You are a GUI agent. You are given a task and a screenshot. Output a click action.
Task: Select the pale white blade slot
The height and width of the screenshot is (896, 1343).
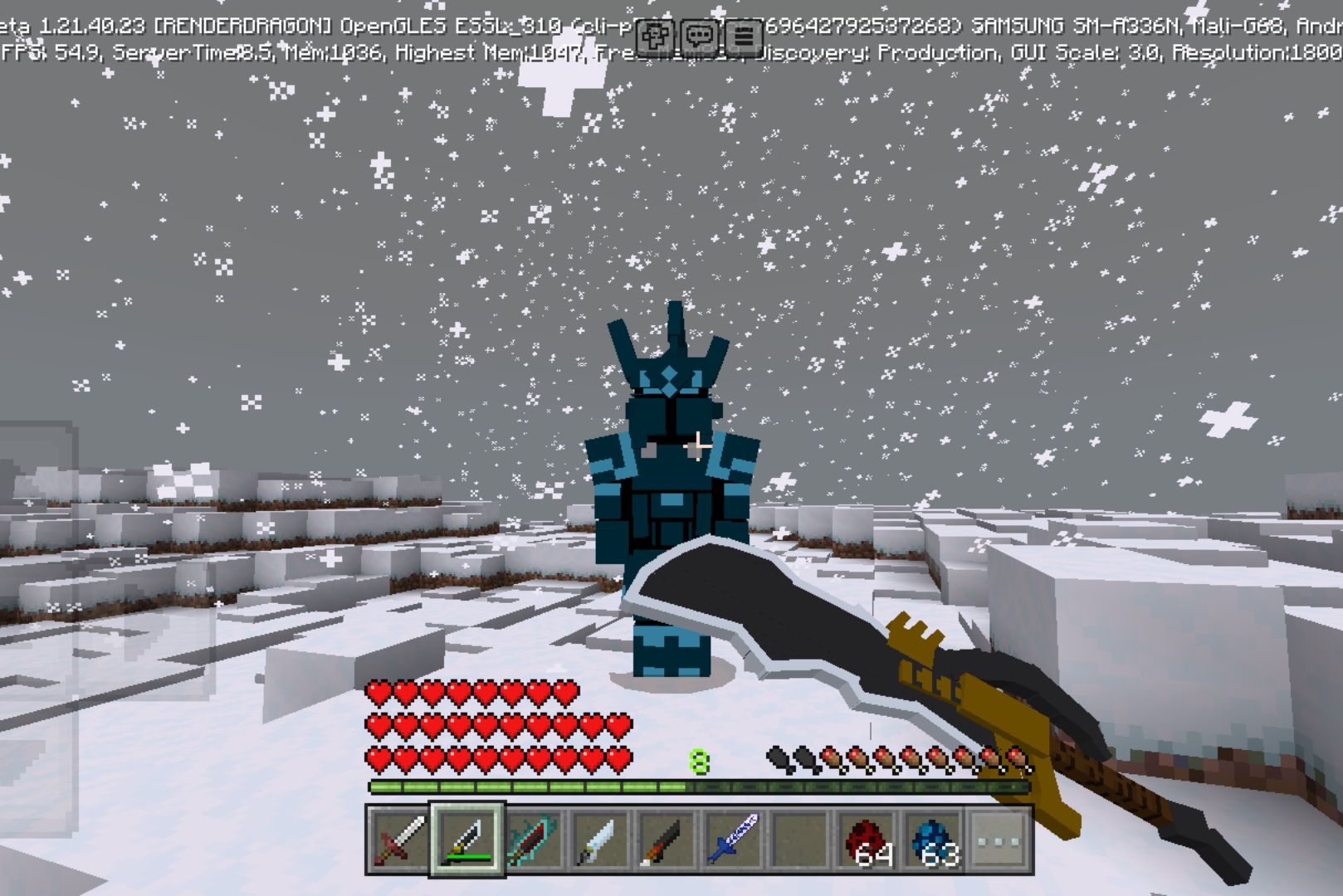point(599,839)
